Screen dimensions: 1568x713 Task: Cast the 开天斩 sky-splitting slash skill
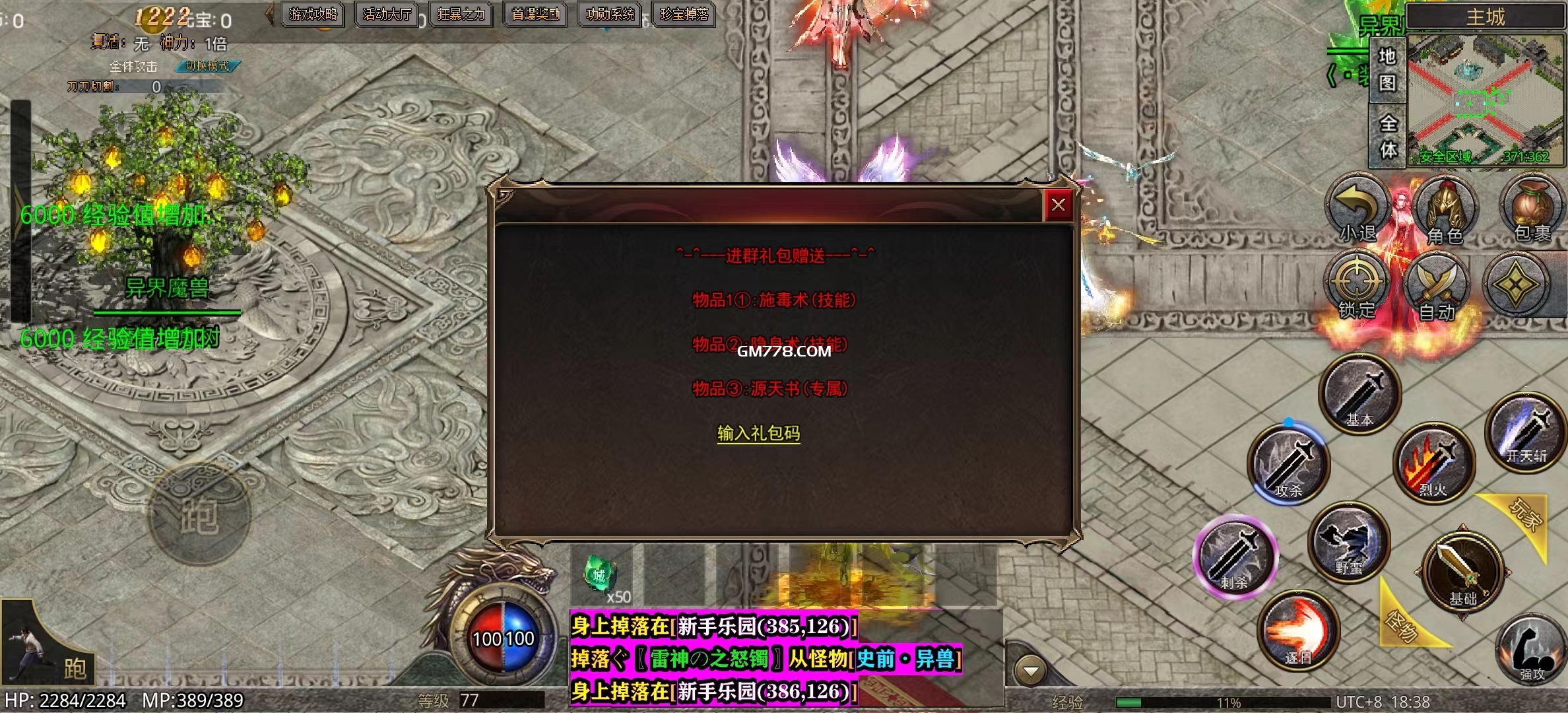[1526, 430]
